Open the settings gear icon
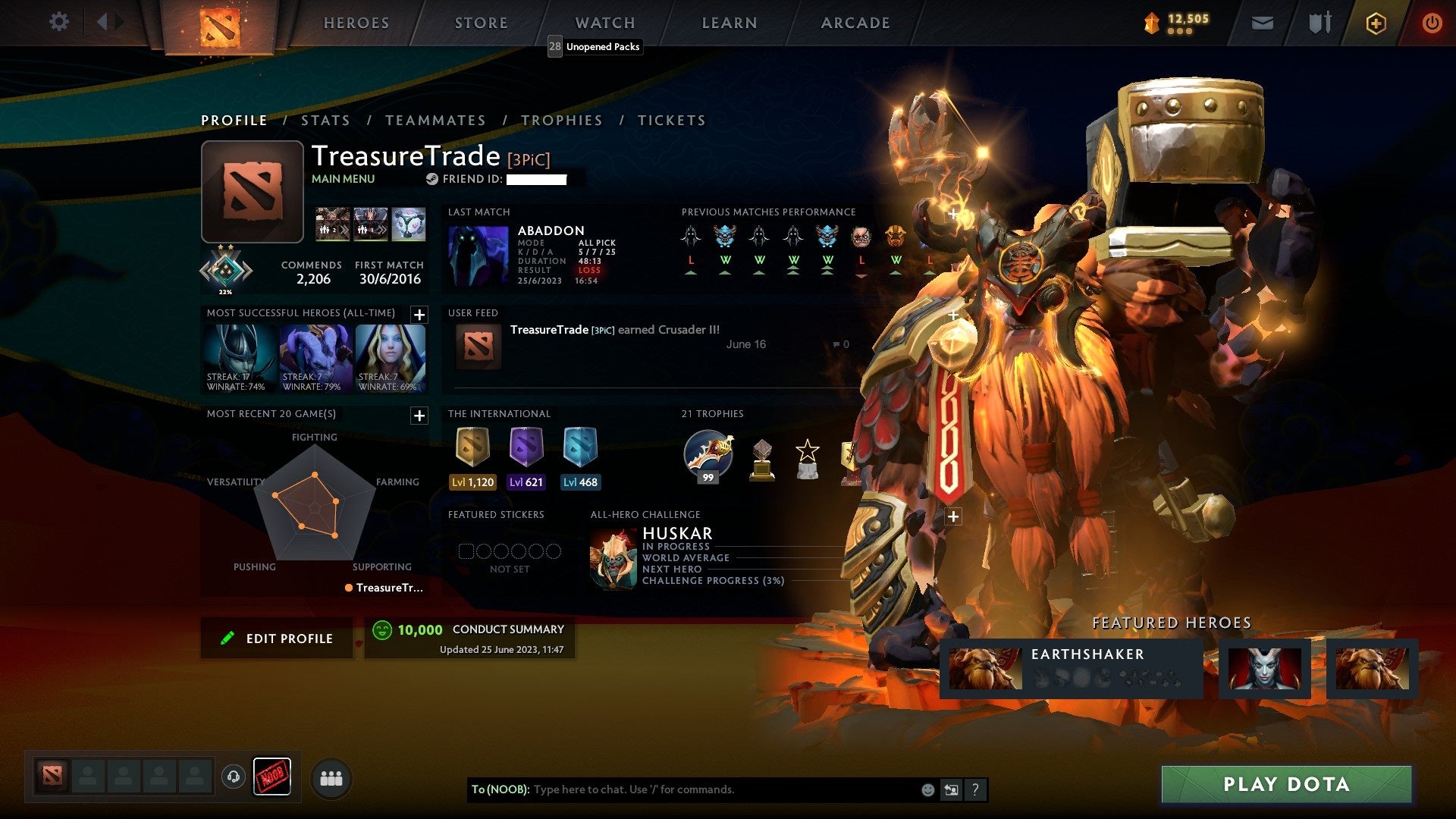 point(59,22)
